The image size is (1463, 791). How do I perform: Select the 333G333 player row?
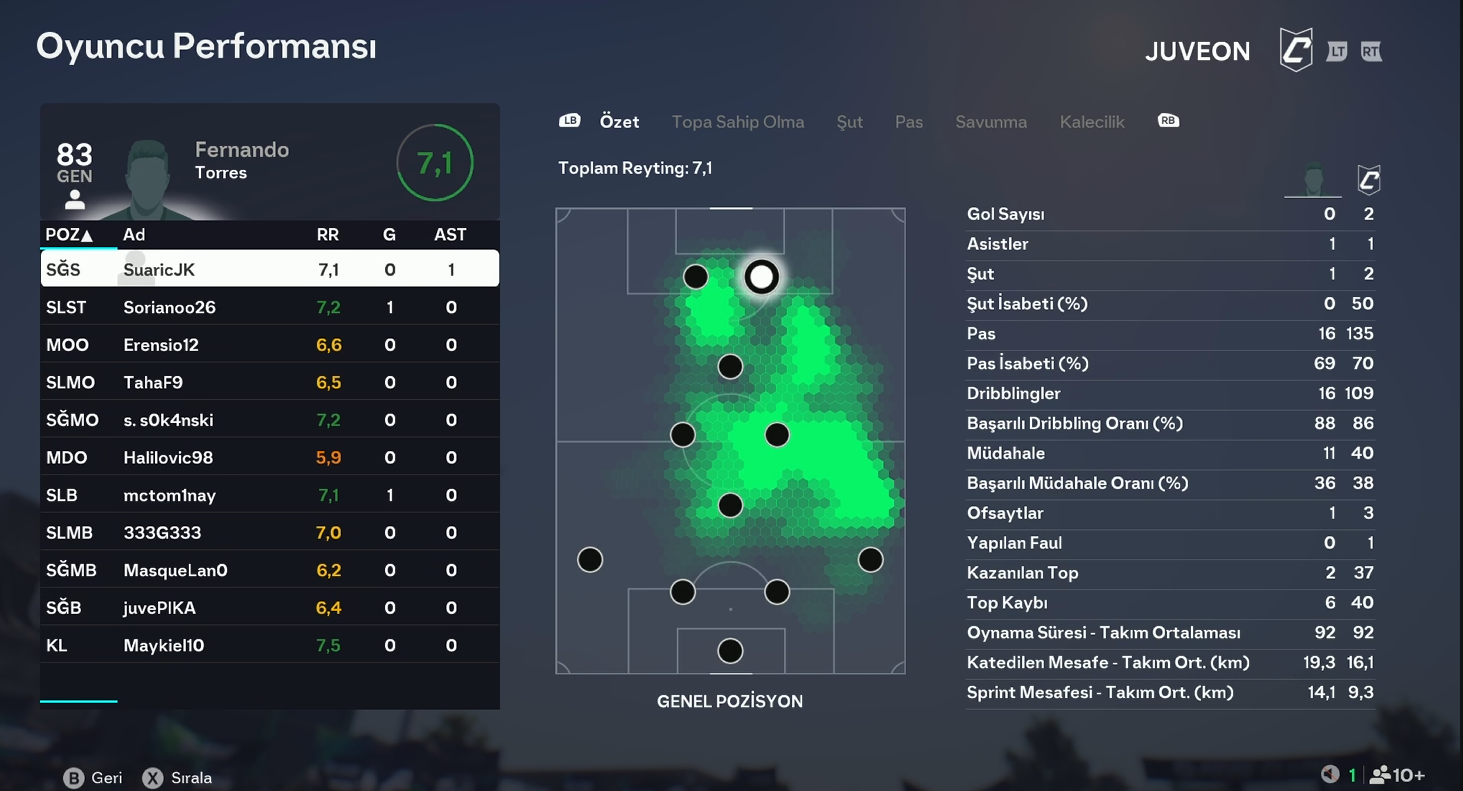pos(269,533)
